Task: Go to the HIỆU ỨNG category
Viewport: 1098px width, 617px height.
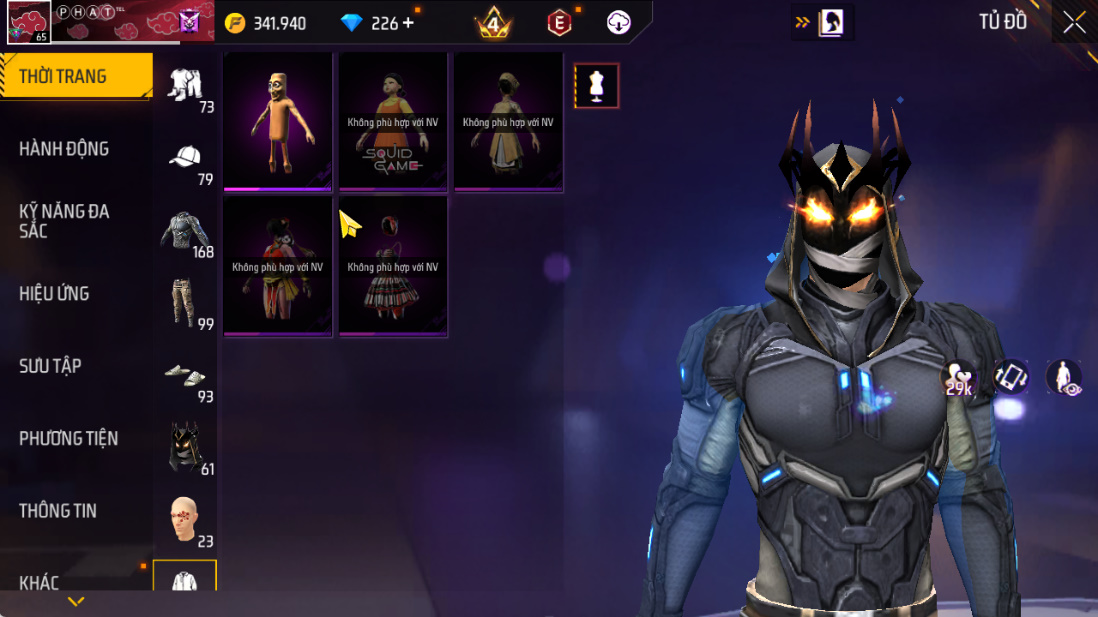Action: (54, 294)
